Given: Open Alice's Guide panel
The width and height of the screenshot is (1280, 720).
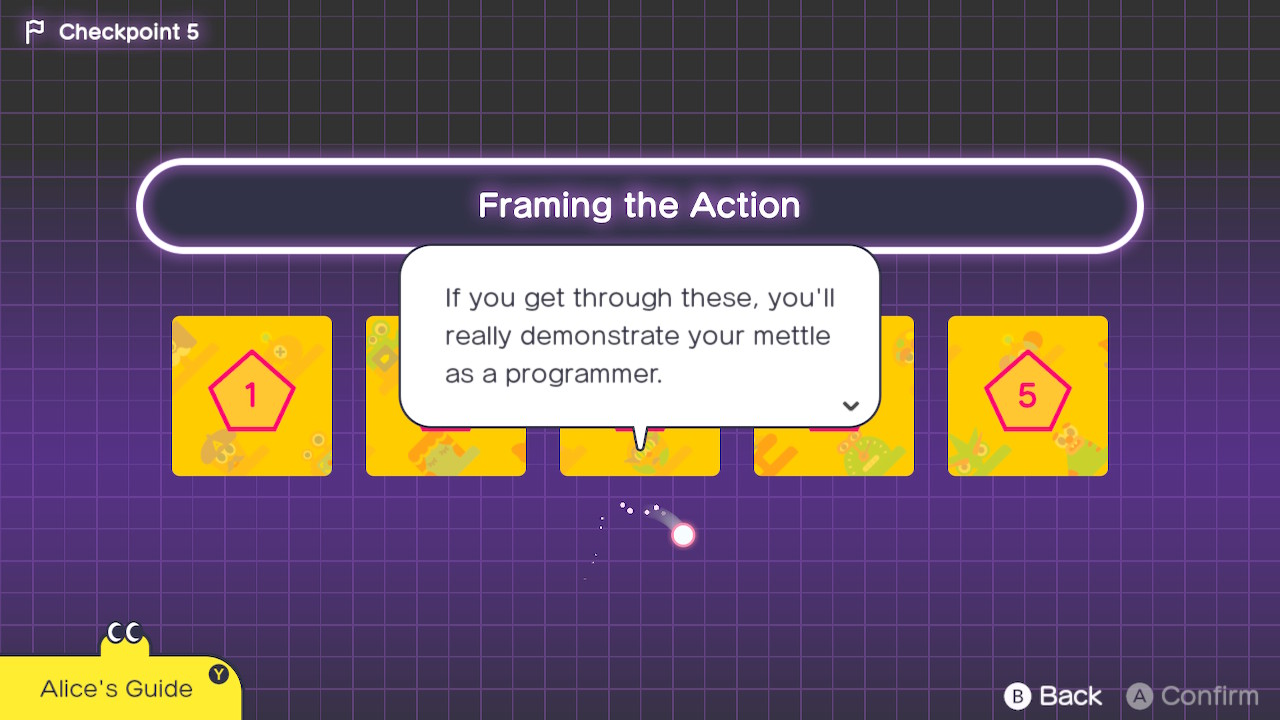Looking at the screenshot, I should click(x=115, y=688).
